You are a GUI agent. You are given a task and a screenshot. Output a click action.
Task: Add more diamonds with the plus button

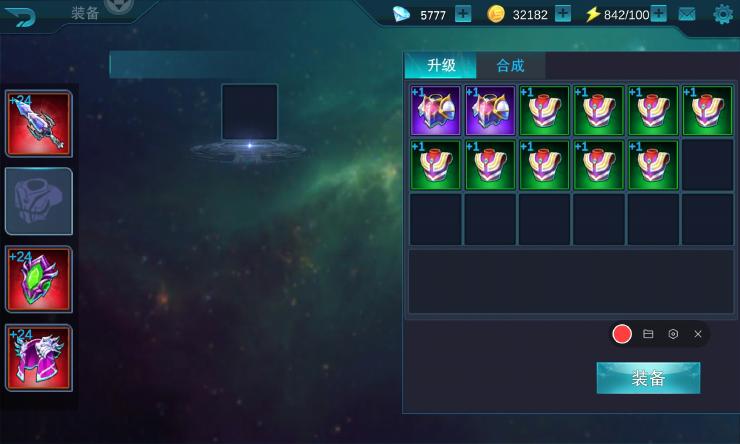[463, 14]
